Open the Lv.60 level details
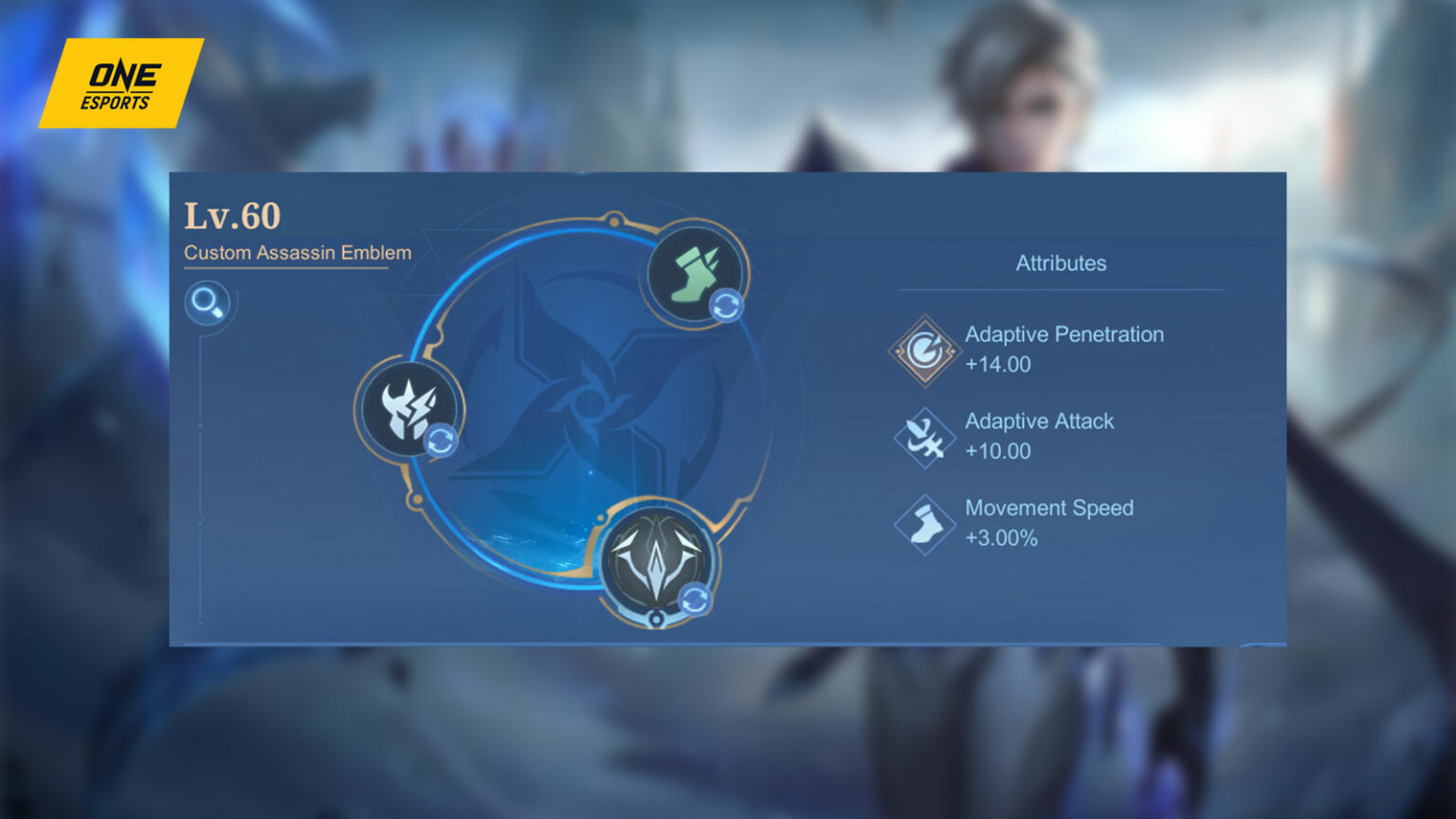Screen dimensions: 1456x819 [232, 216]
